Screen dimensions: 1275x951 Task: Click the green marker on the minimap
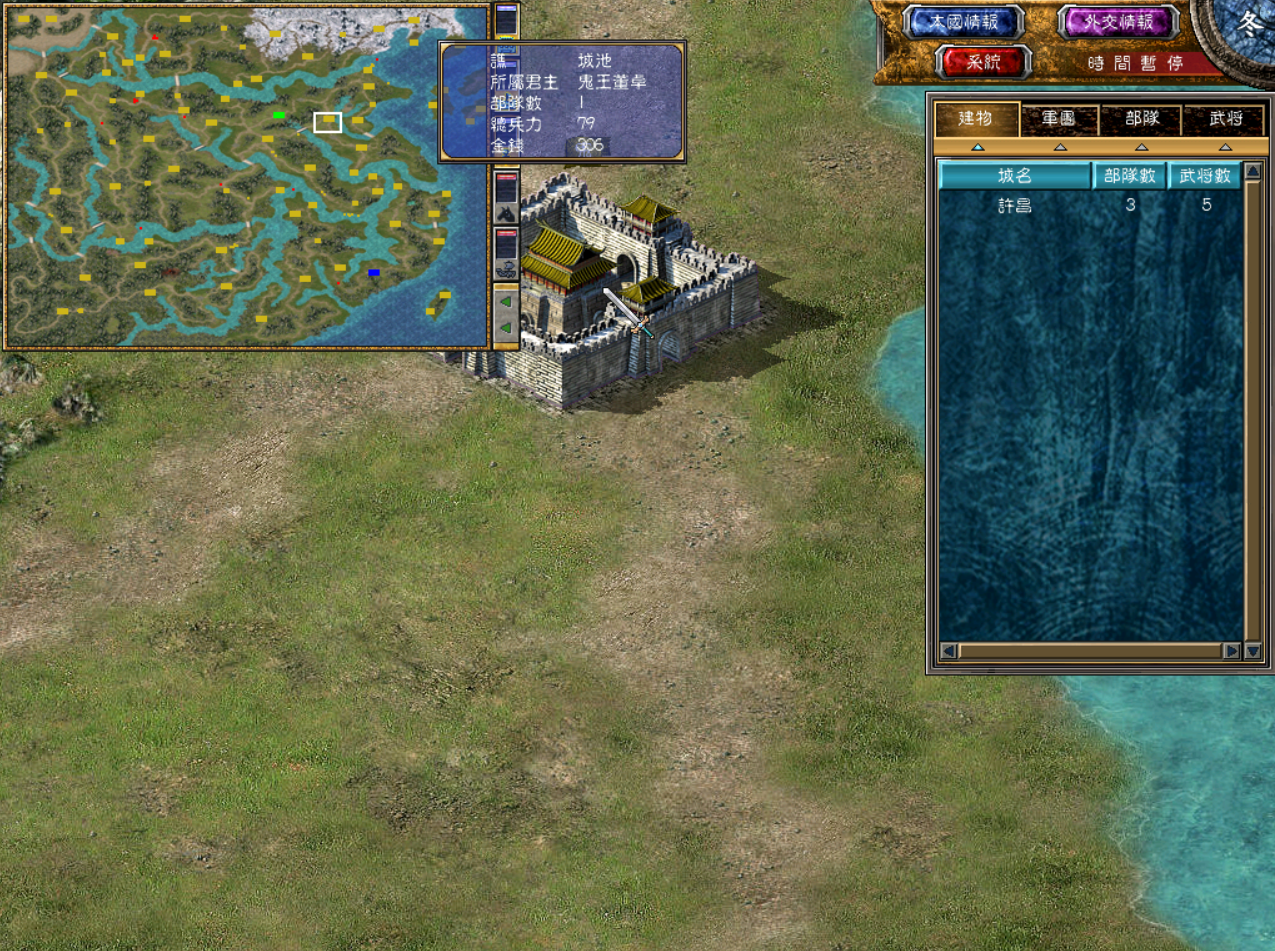[279, 116]
